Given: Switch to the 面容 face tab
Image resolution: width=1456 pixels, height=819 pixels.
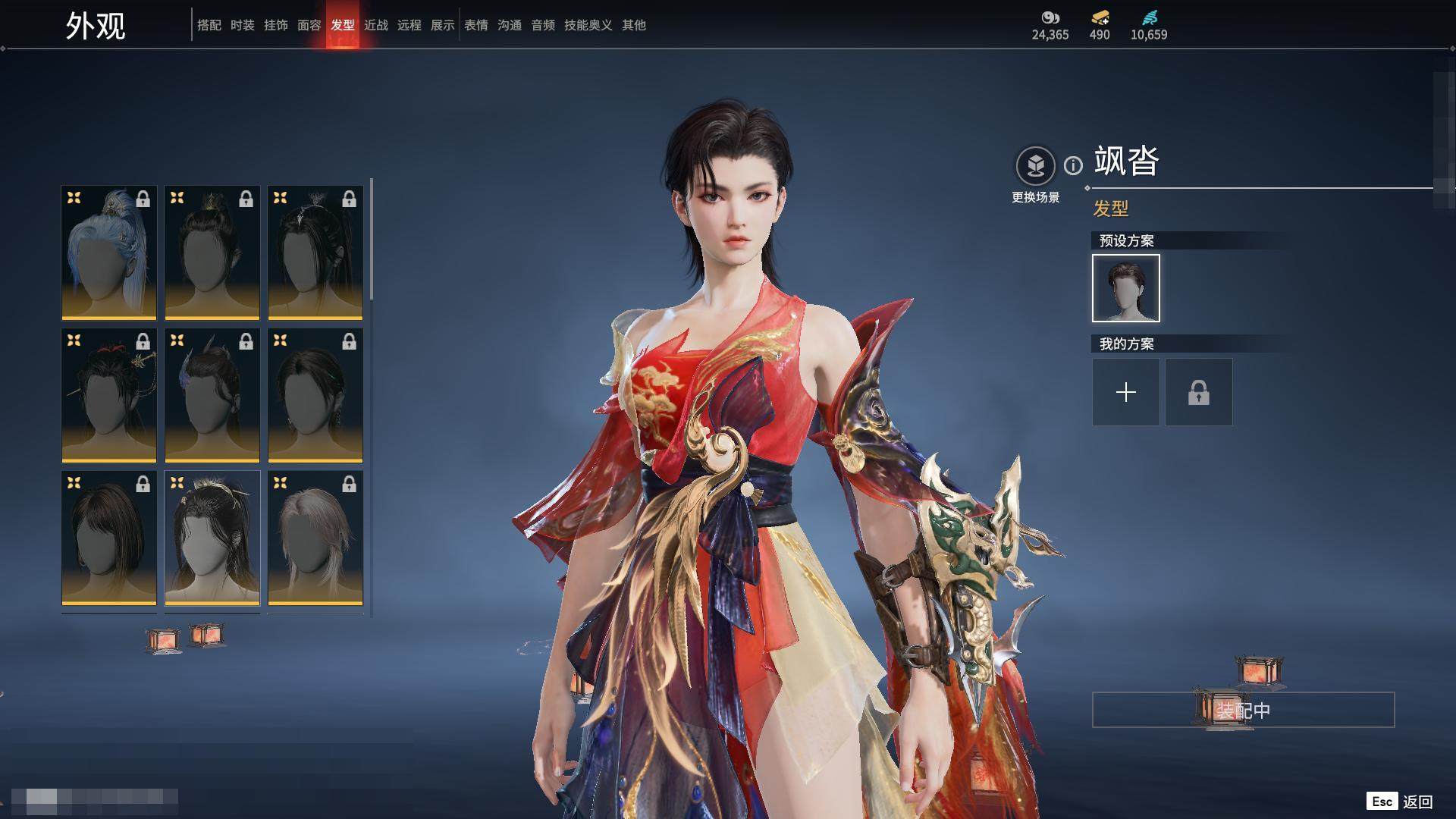Looking at the screenshot, I should (x=309, y=25).
